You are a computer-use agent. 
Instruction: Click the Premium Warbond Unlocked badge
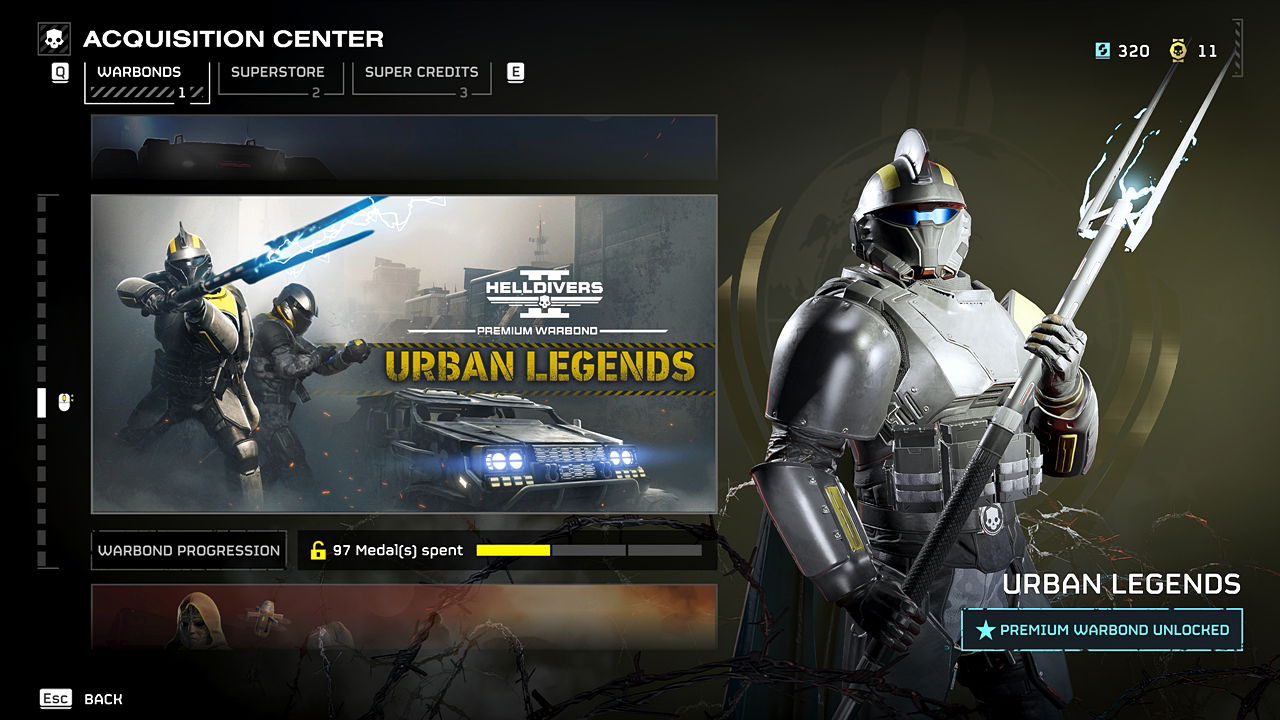(1102, 630)
